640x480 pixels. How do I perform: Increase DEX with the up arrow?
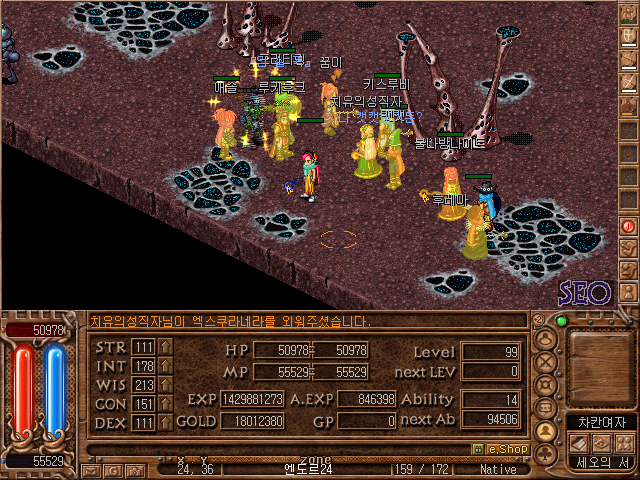coord(165,423)
